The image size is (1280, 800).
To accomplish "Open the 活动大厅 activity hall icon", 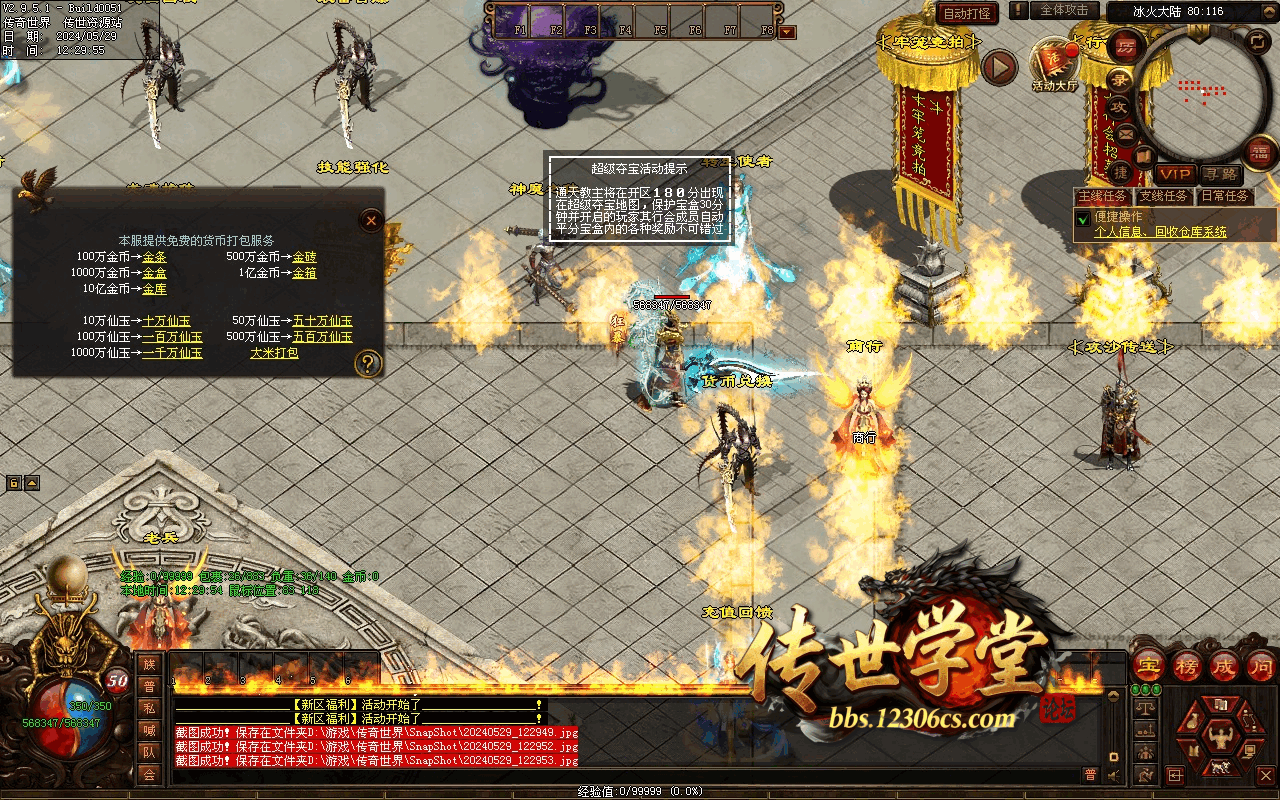I will pyautogui.click(x=1054, y=64).
